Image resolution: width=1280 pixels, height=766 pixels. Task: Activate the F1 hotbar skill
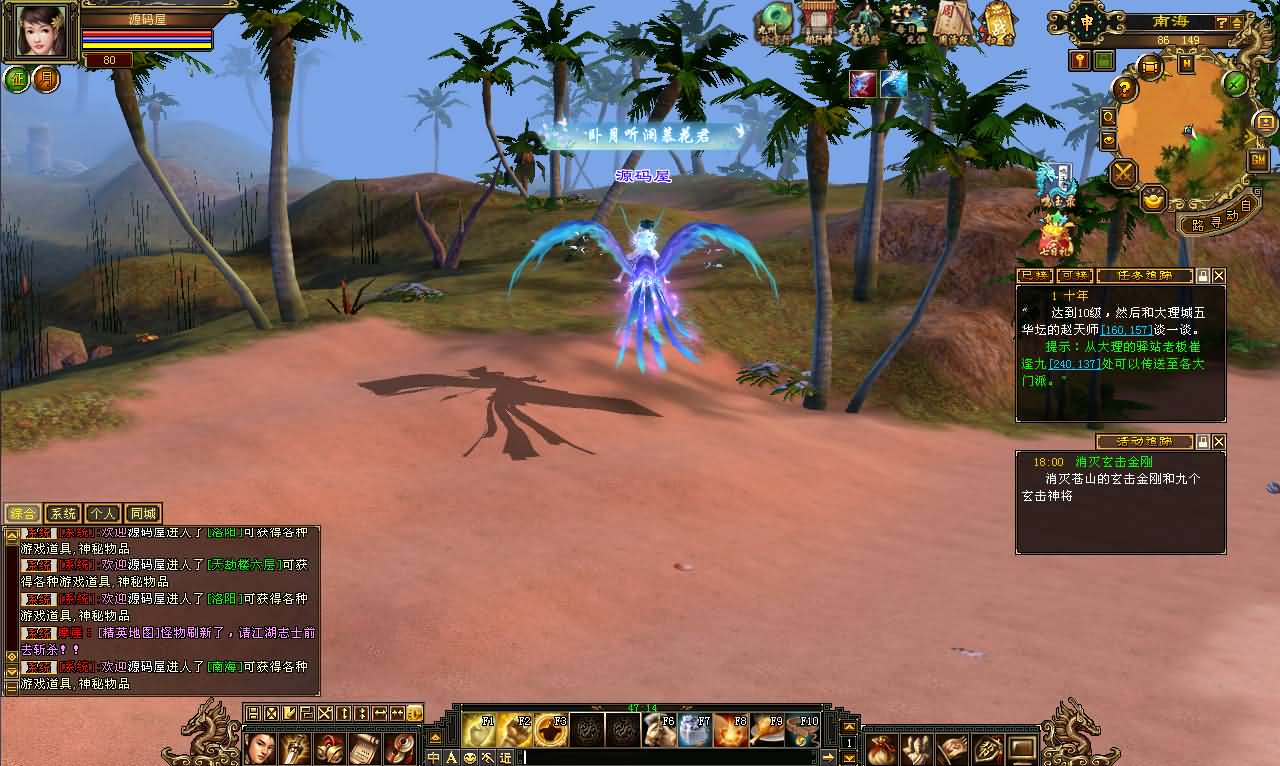478,729
